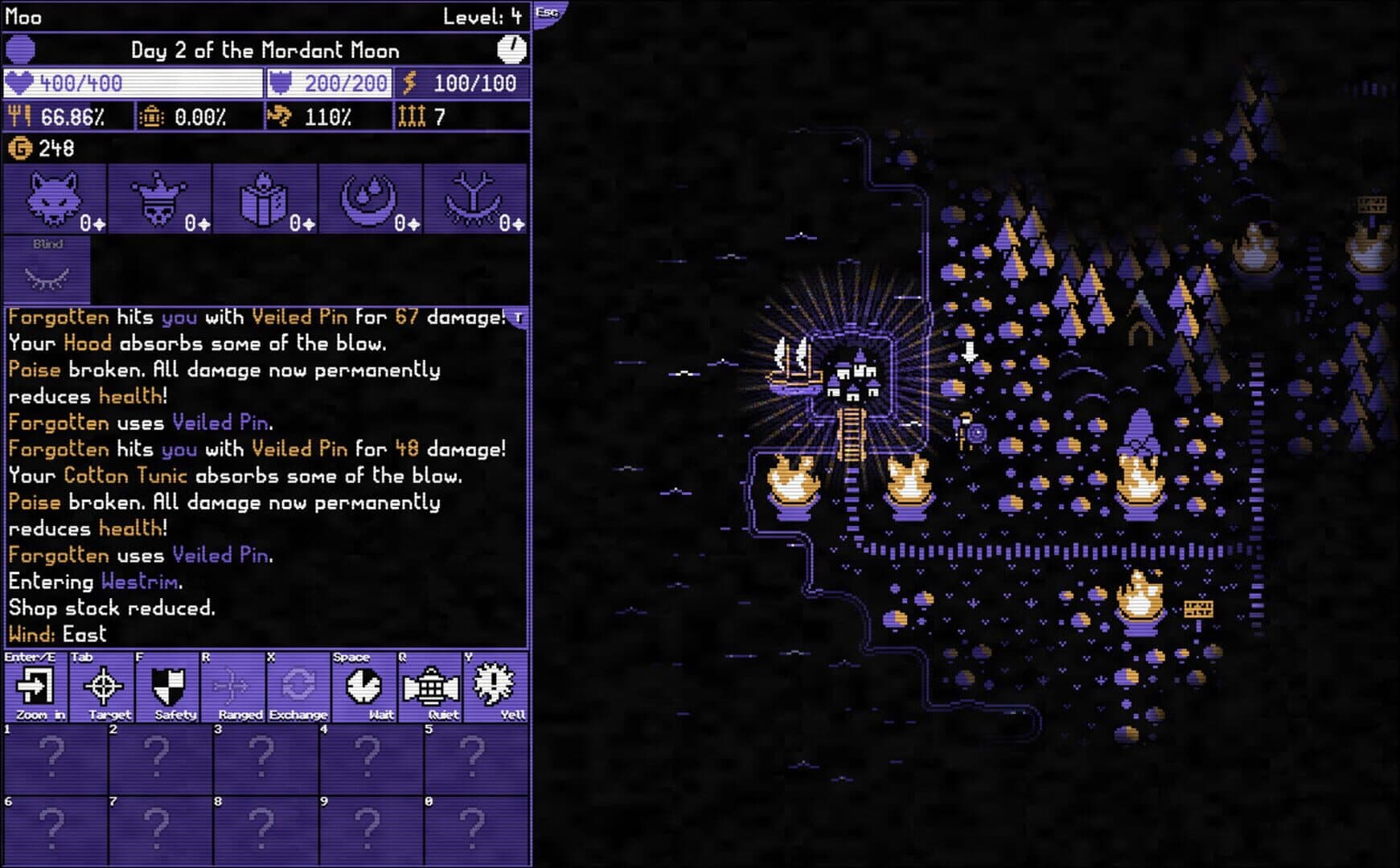
Task: Click the Quiet action icon
Action: [432, 686]
